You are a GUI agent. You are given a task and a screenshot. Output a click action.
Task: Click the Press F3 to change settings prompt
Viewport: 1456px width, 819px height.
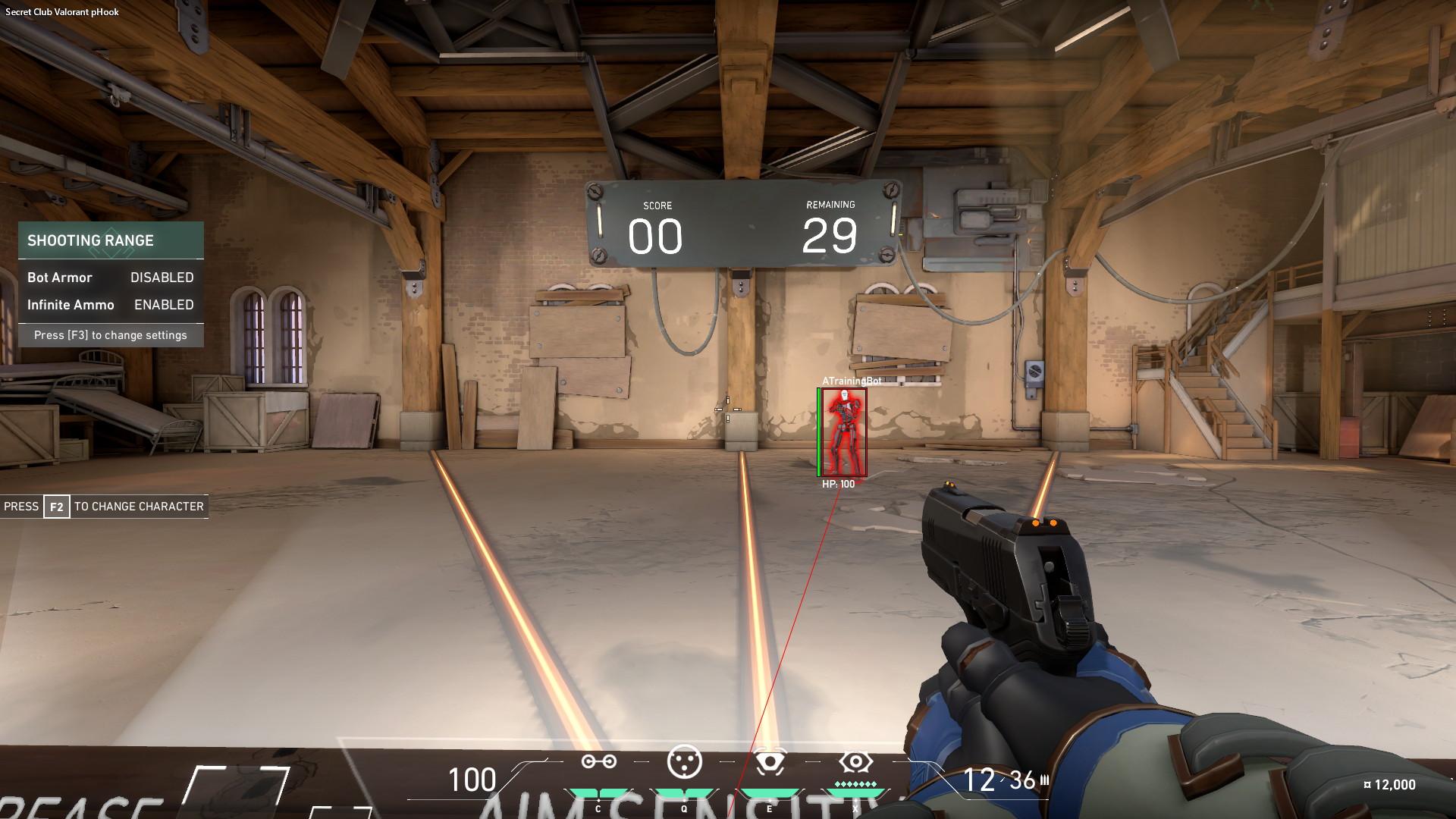tap(111, 334)
